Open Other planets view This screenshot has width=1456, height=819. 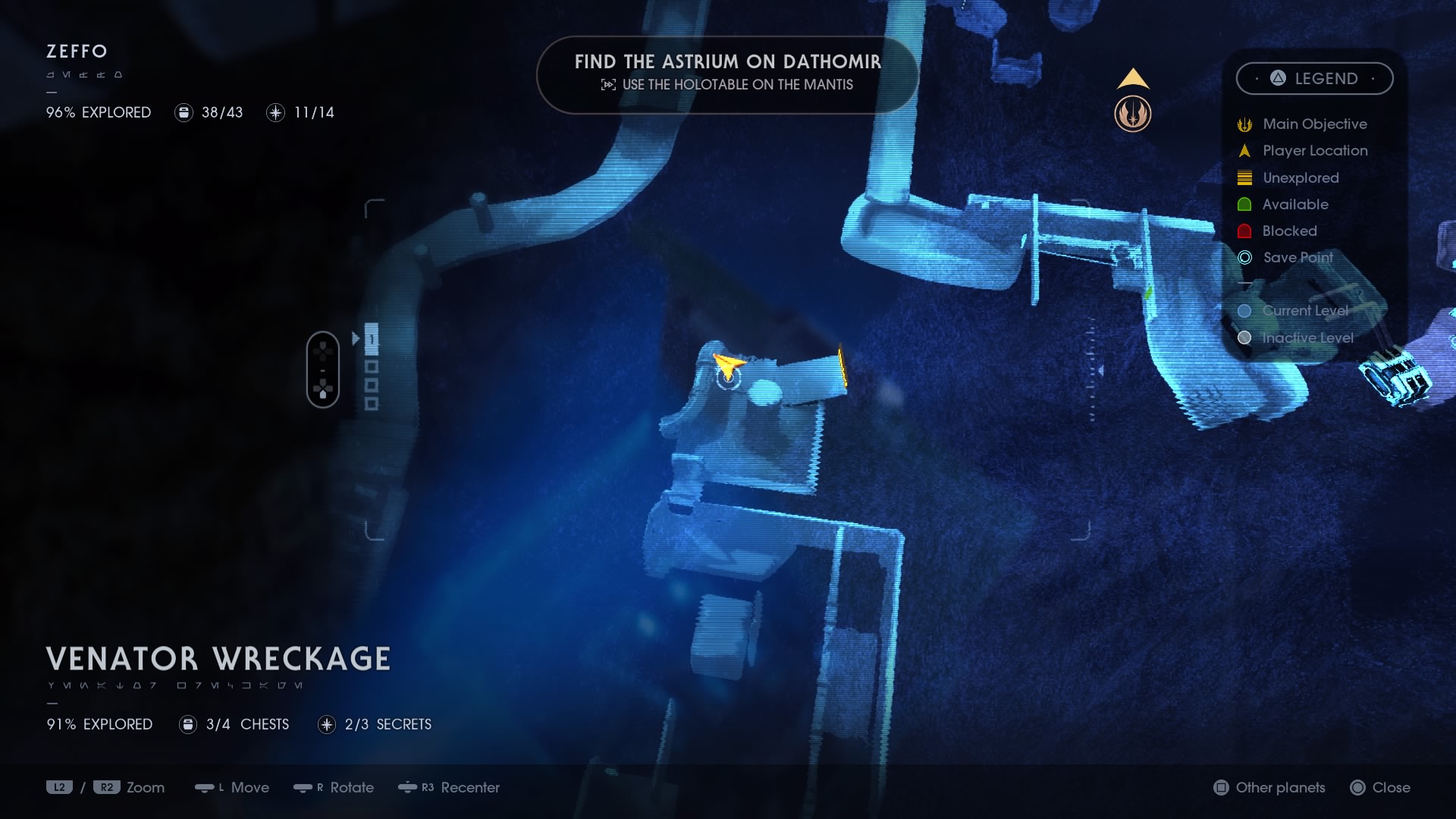[x=1270, y=788]
